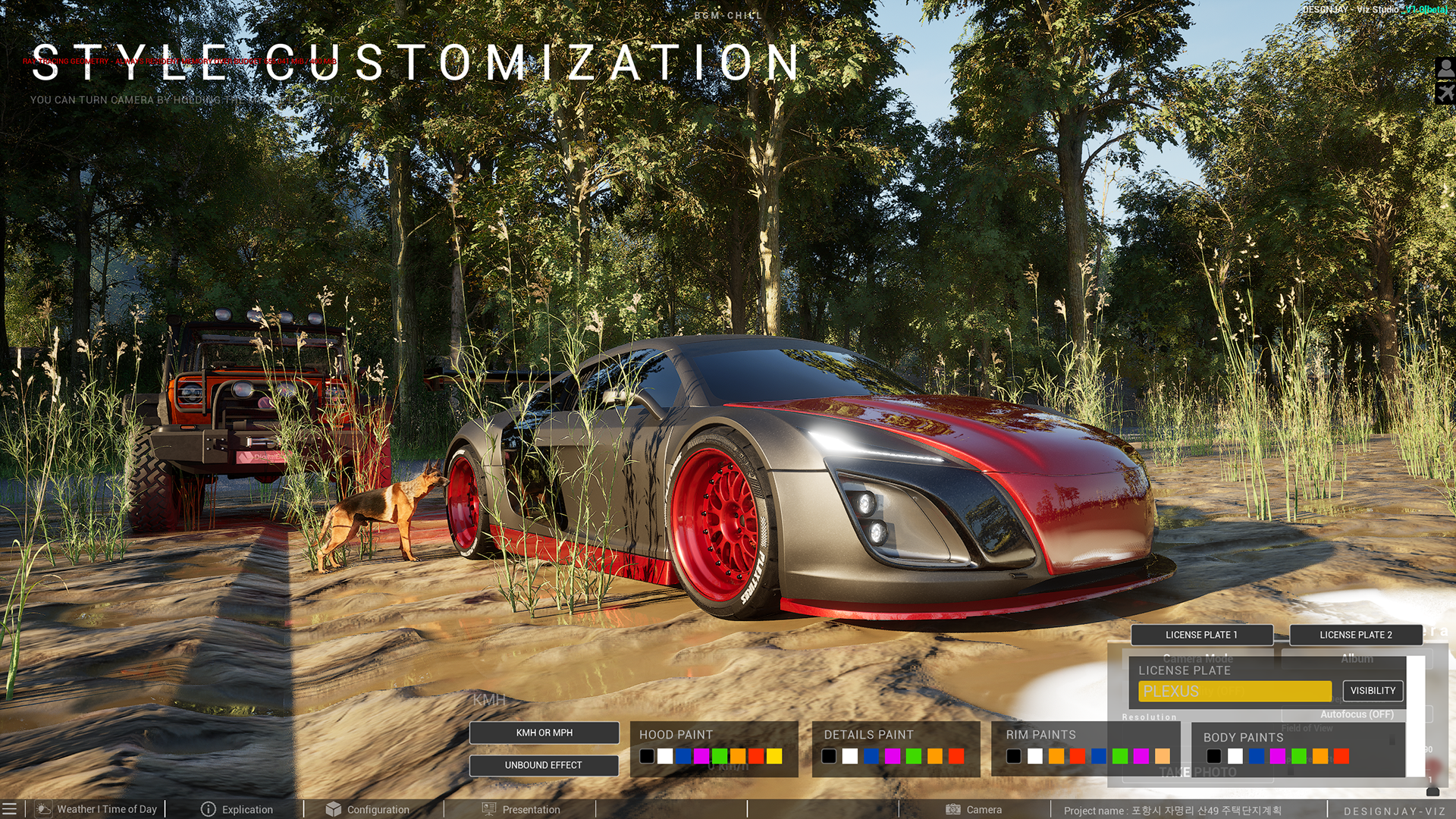This screenshot has width=1456, height=819.
Task: Toggle license plate Visibility
Action: [1373, 691]
